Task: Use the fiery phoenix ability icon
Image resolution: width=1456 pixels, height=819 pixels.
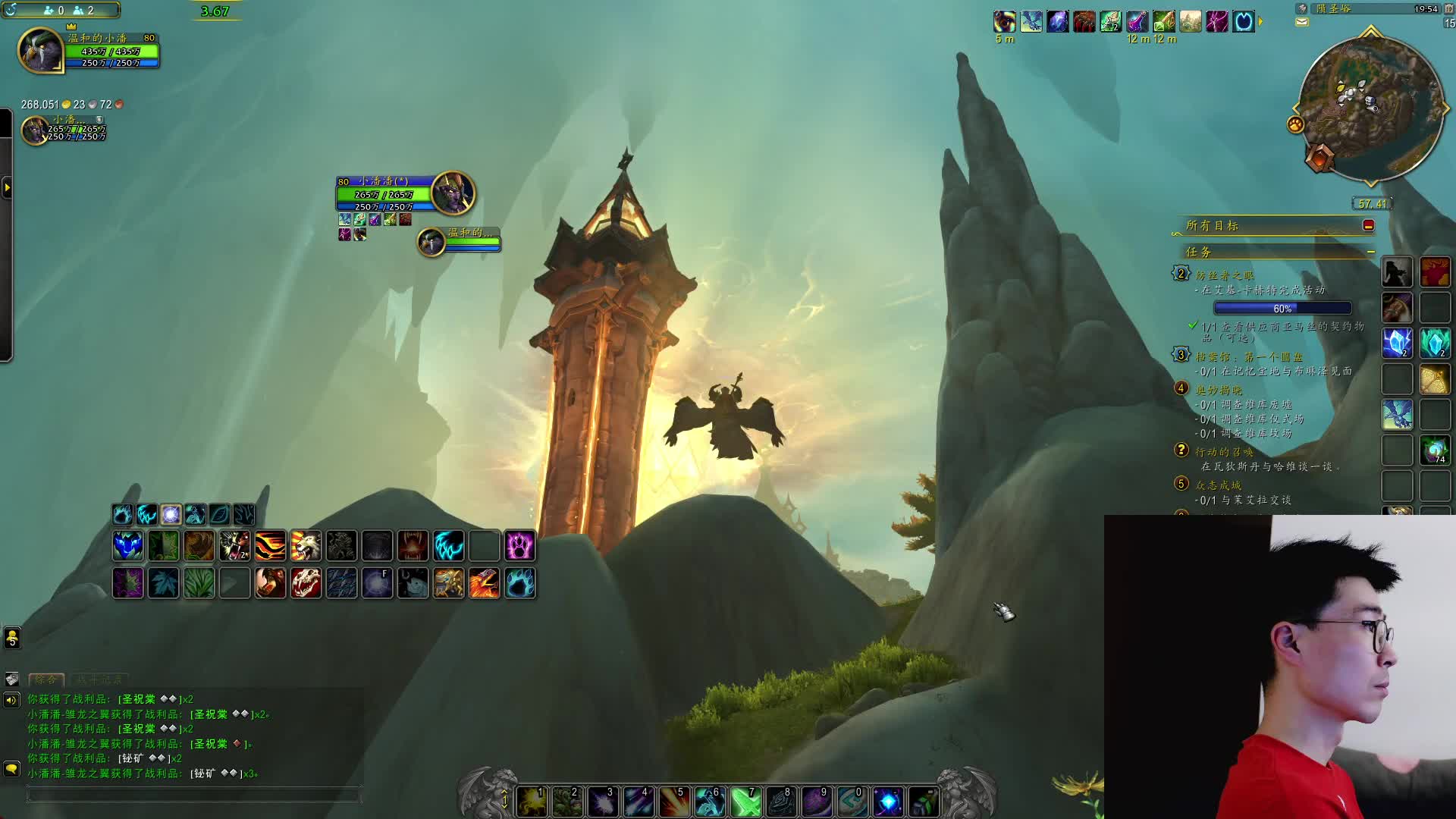Action: [484, 583]
